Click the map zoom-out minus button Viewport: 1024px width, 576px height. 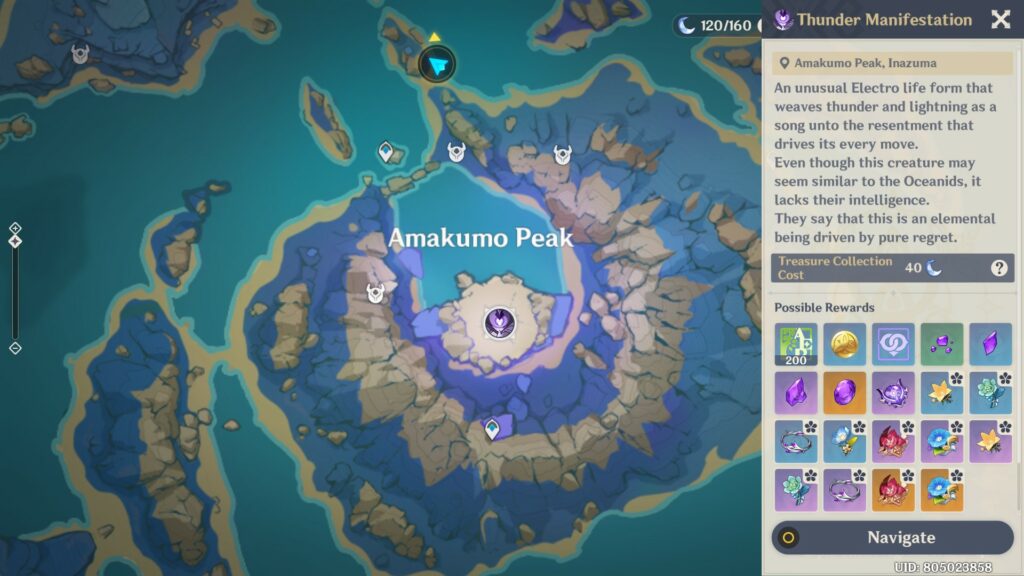(15, 348)
